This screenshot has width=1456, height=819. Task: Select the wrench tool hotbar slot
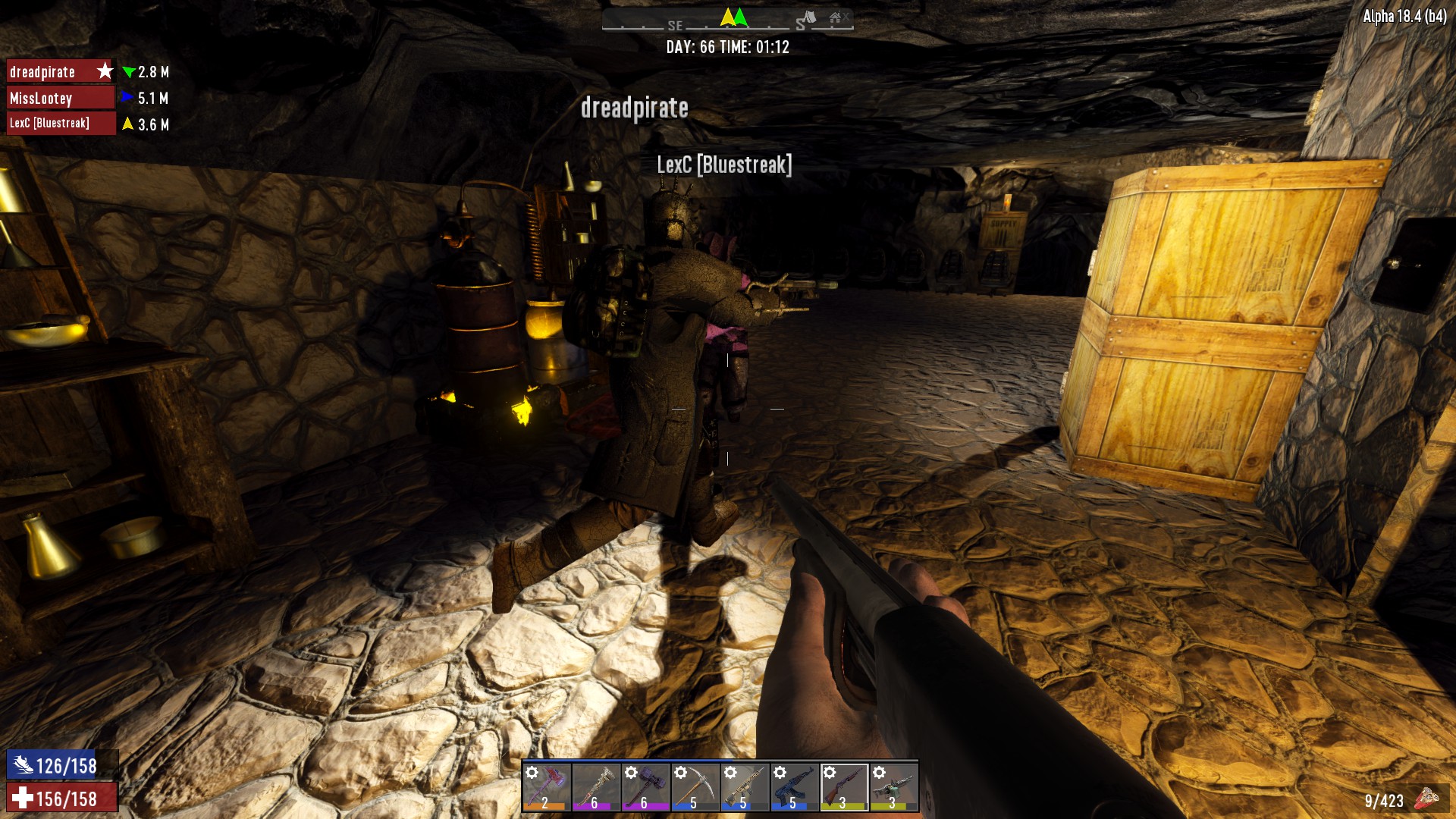[x=595, y=786]
